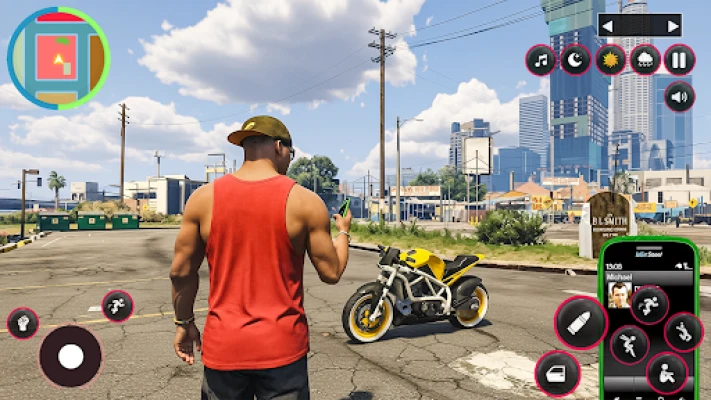Switch to night with the moon icon

575,60
